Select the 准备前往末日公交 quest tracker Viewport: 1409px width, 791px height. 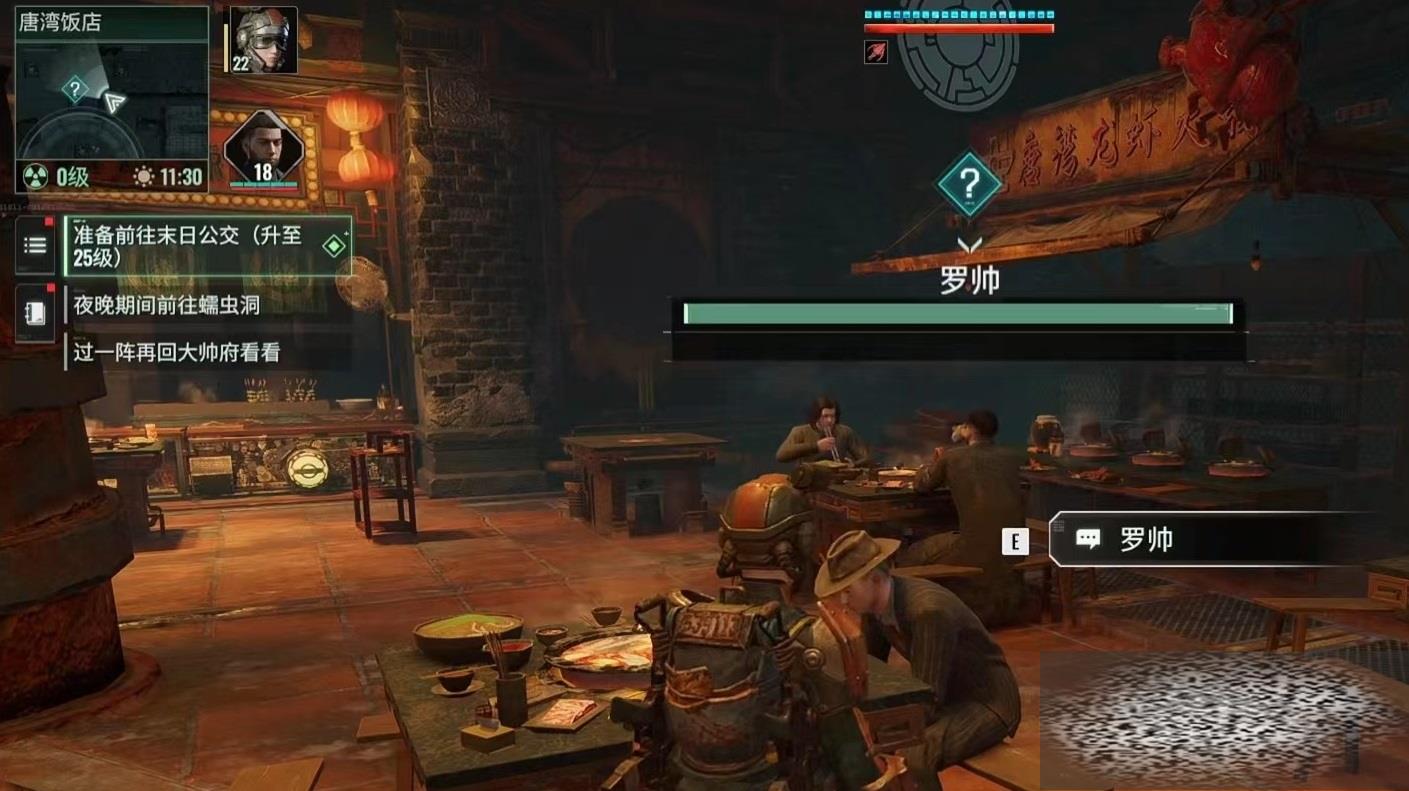pyautogui.click(x=208, y=246)
